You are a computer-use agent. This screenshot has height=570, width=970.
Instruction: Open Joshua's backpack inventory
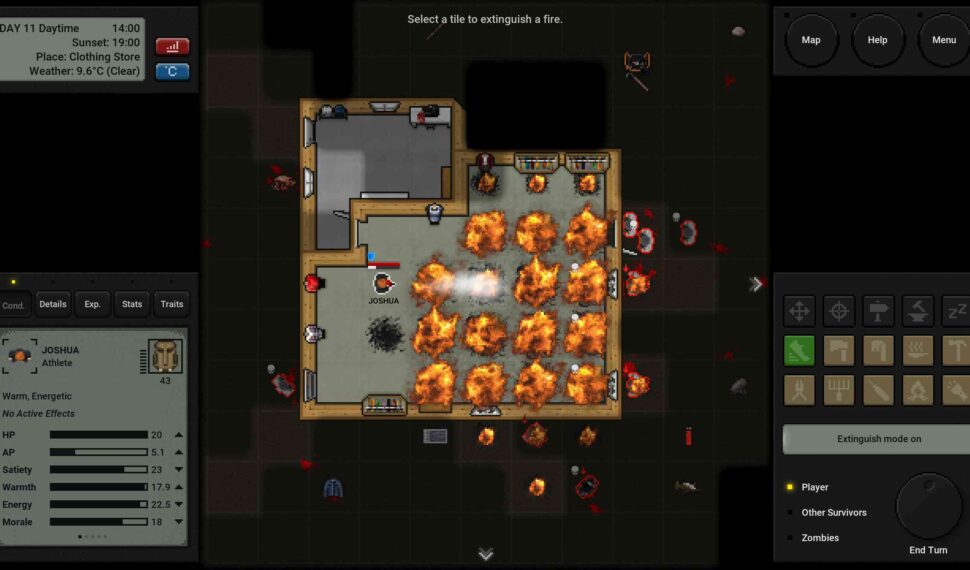[x=165, y=356]
